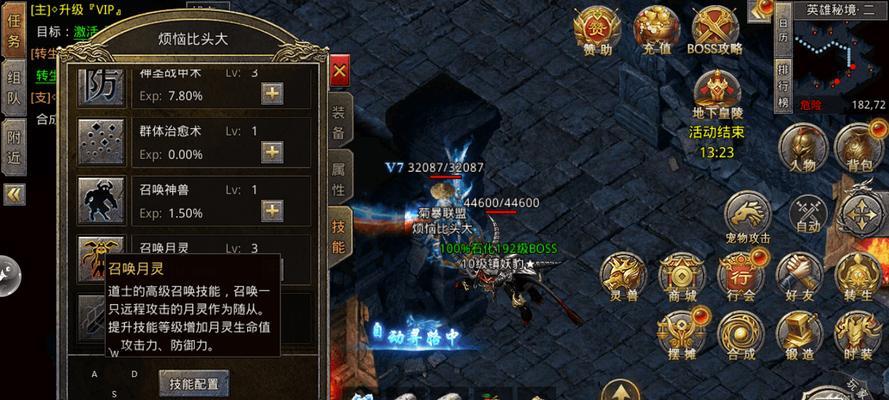Screen dimensions: 889x400
Task: Upgrade 群体治愈术 with its plus button
Action: click(271, 152)
